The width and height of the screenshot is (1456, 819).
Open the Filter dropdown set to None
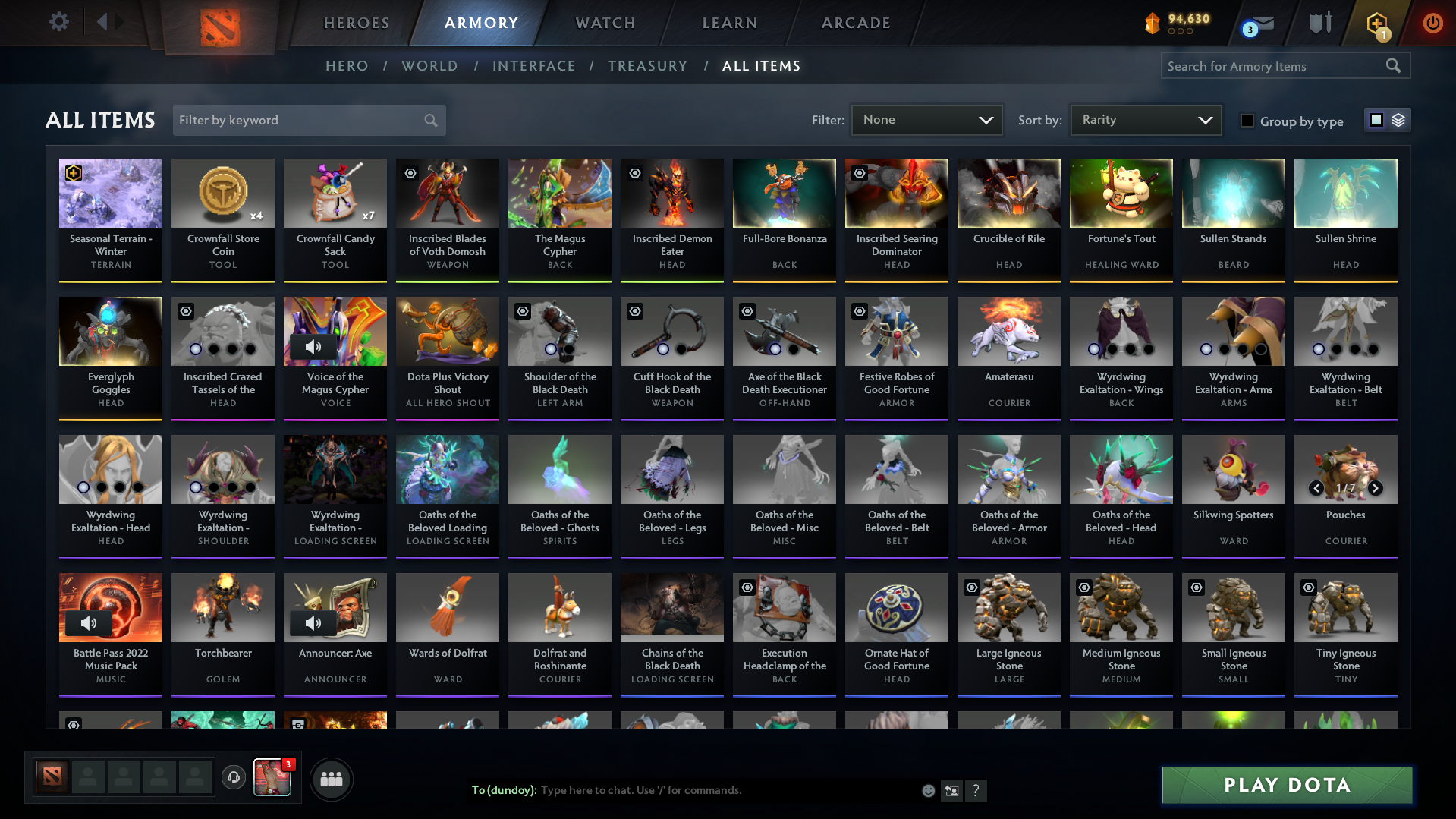pos(926,119)
